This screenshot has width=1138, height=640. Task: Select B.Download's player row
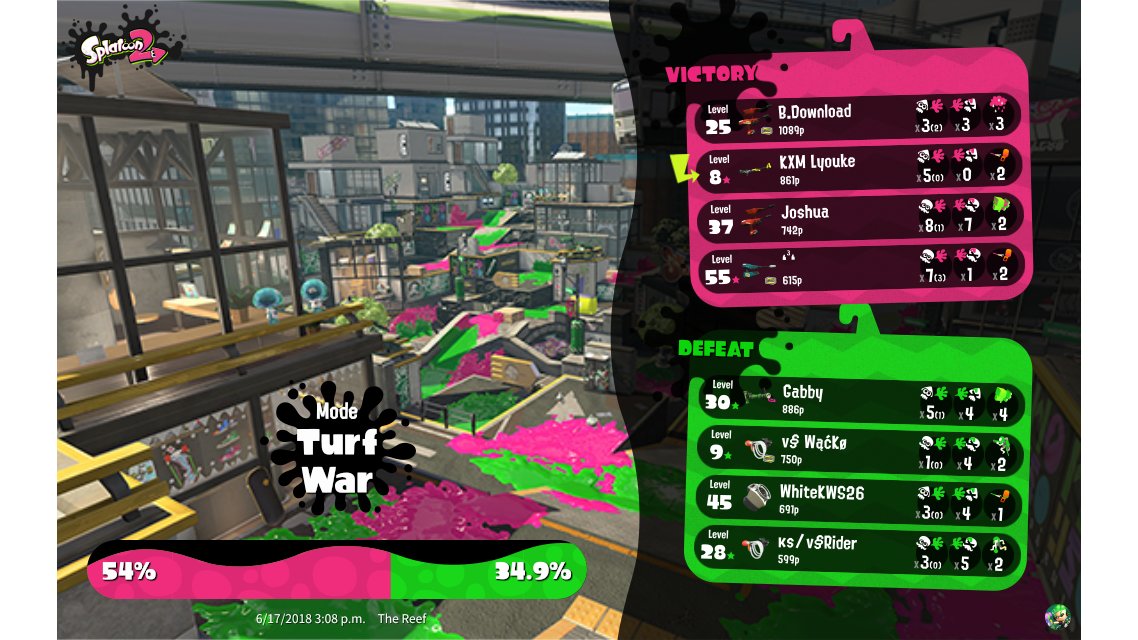coord(860,117)
